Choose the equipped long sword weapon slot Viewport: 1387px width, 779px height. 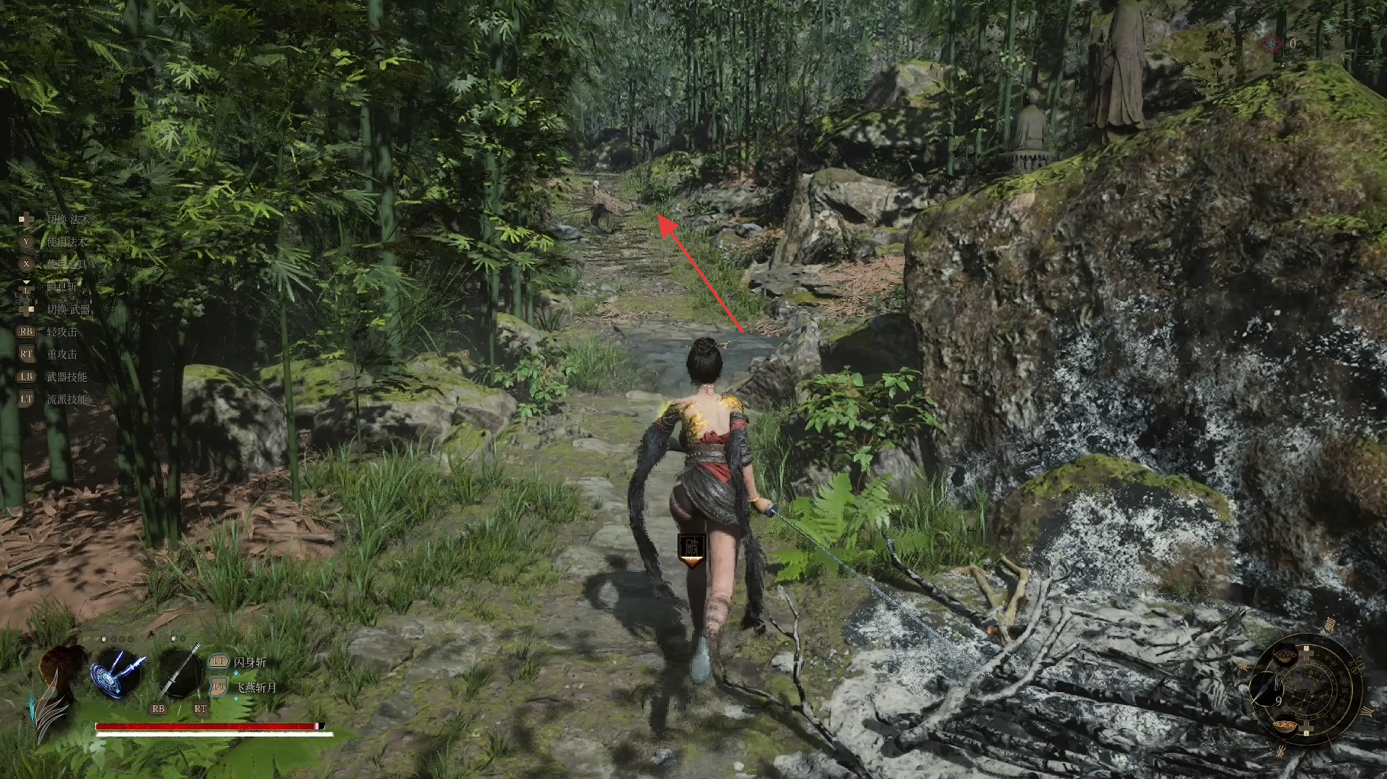tap(179, 671)
